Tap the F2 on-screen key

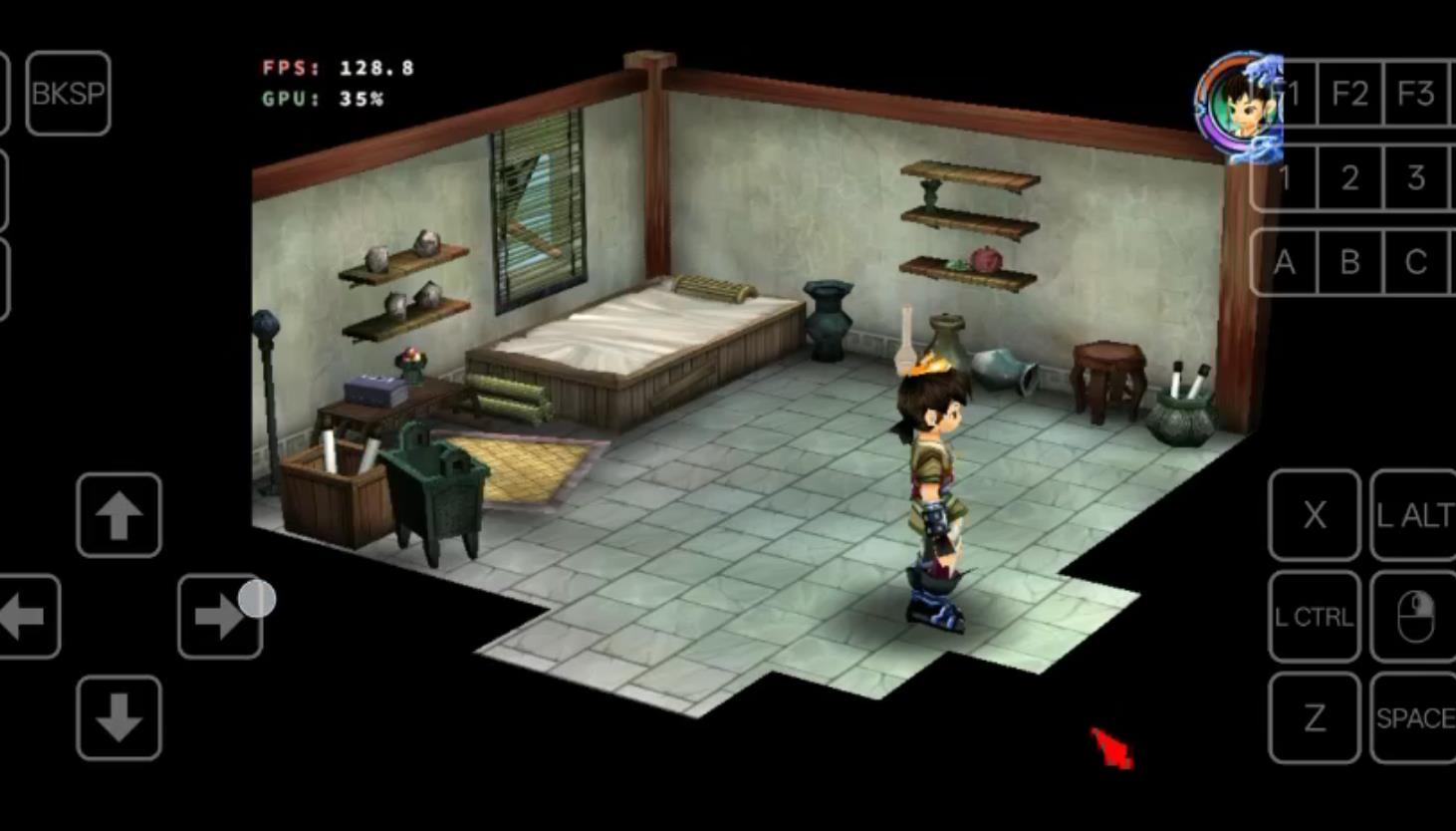pyautogui.click(x=1349, y=94)
